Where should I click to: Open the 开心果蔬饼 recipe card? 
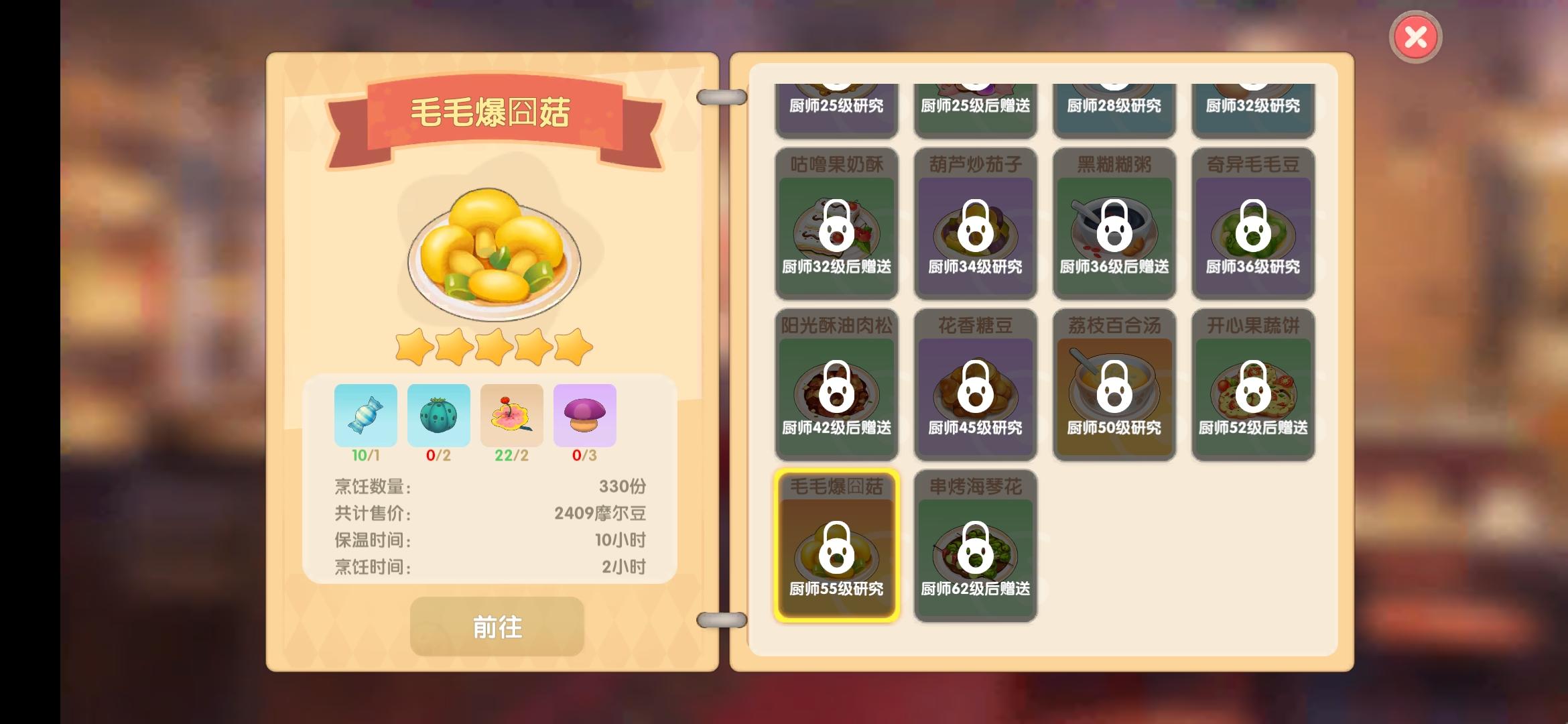(x=1252, y=385)
